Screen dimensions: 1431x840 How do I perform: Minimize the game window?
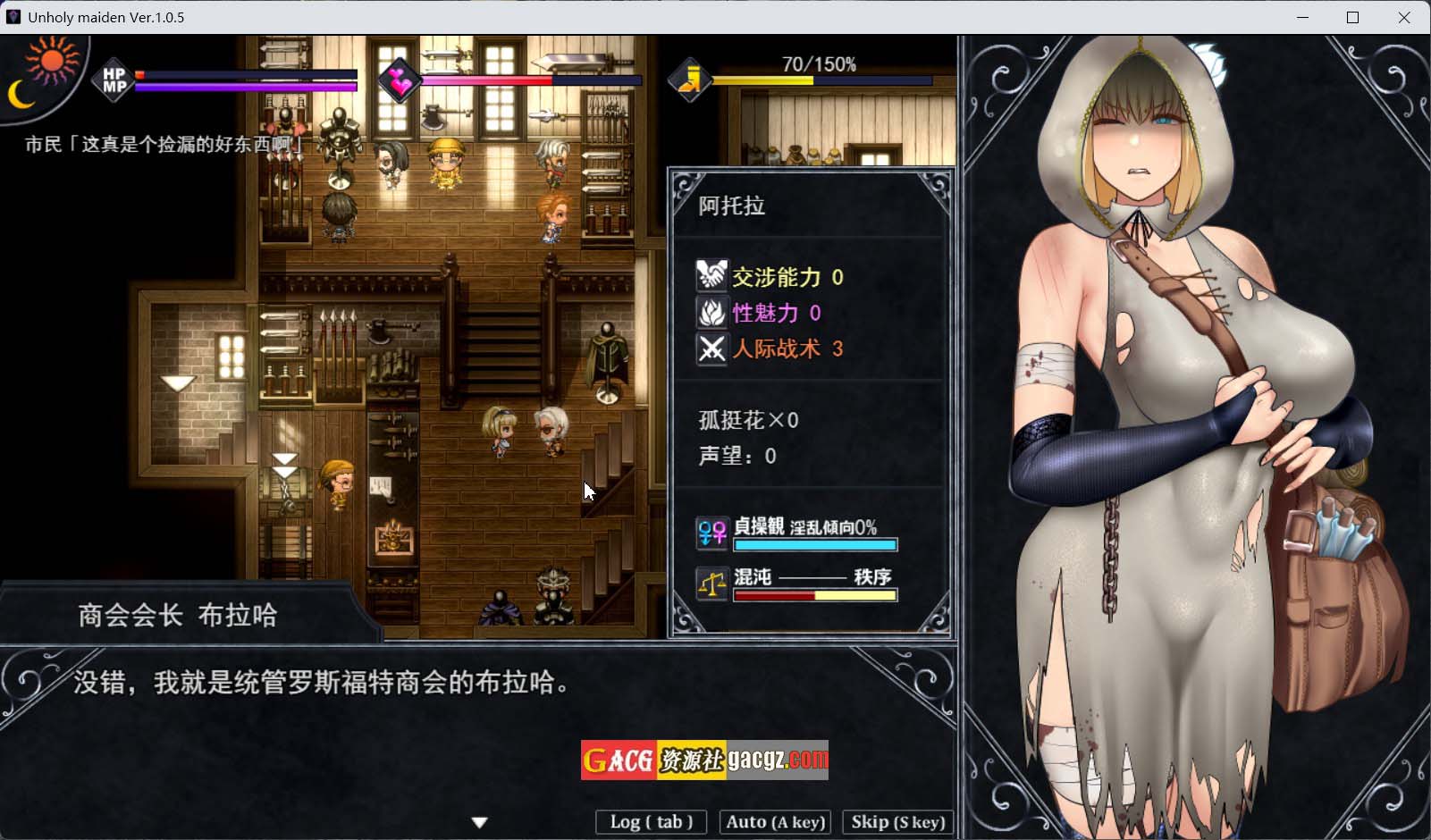coord(1303,17)
